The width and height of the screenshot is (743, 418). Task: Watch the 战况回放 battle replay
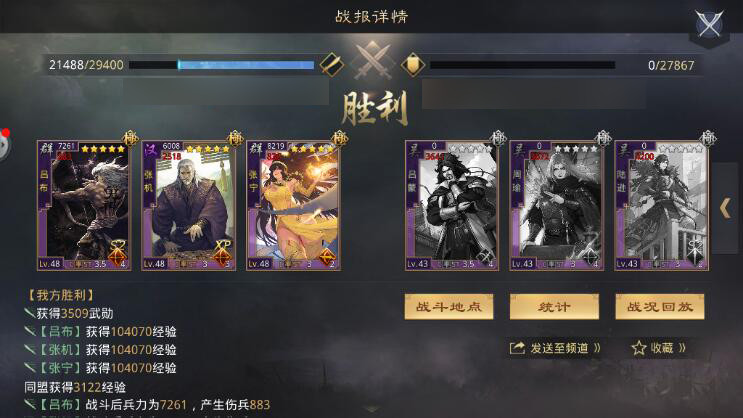point(660,306)
